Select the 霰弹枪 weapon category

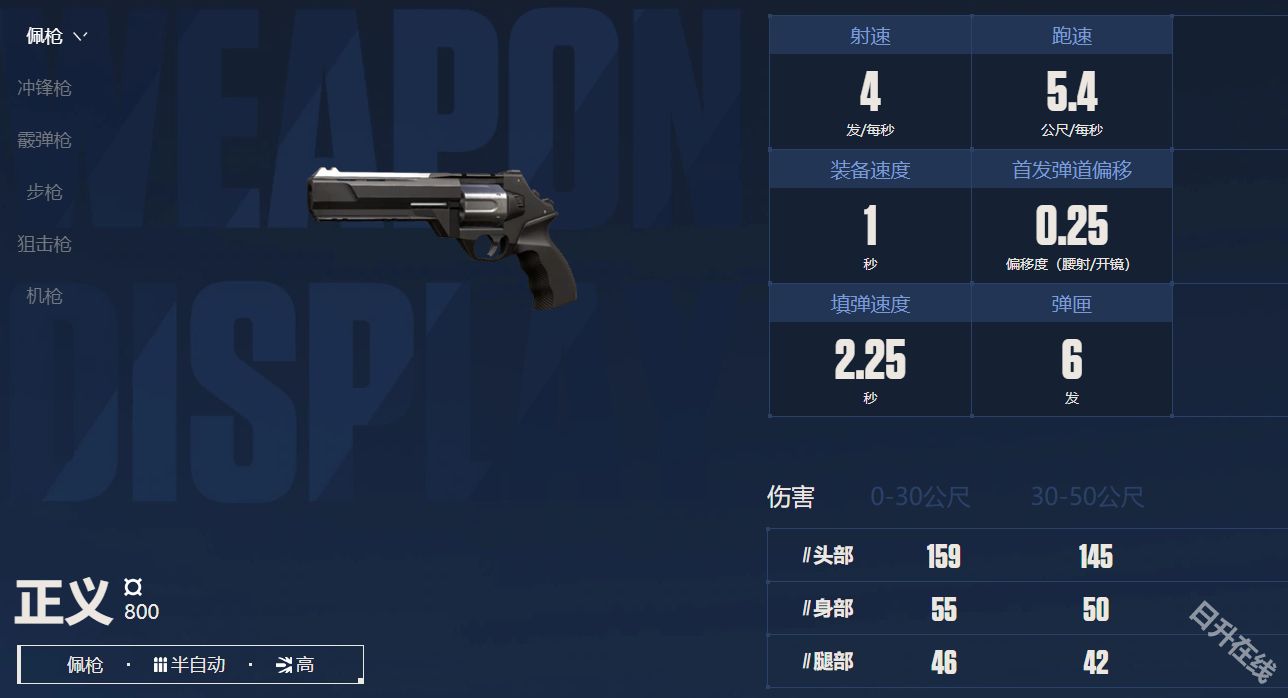(x=44, y=140)
